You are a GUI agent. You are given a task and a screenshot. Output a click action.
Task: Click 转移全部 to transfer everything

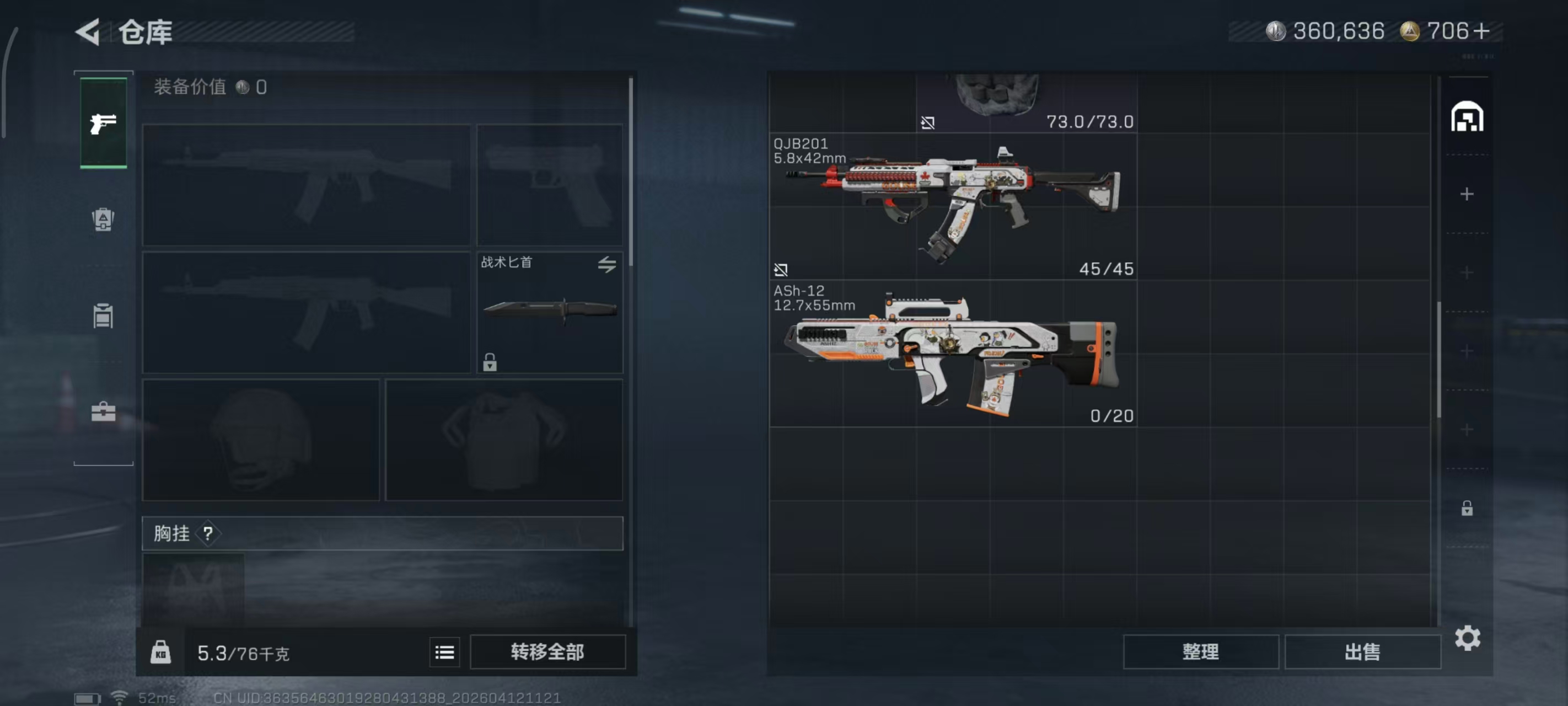pos(547,652)
